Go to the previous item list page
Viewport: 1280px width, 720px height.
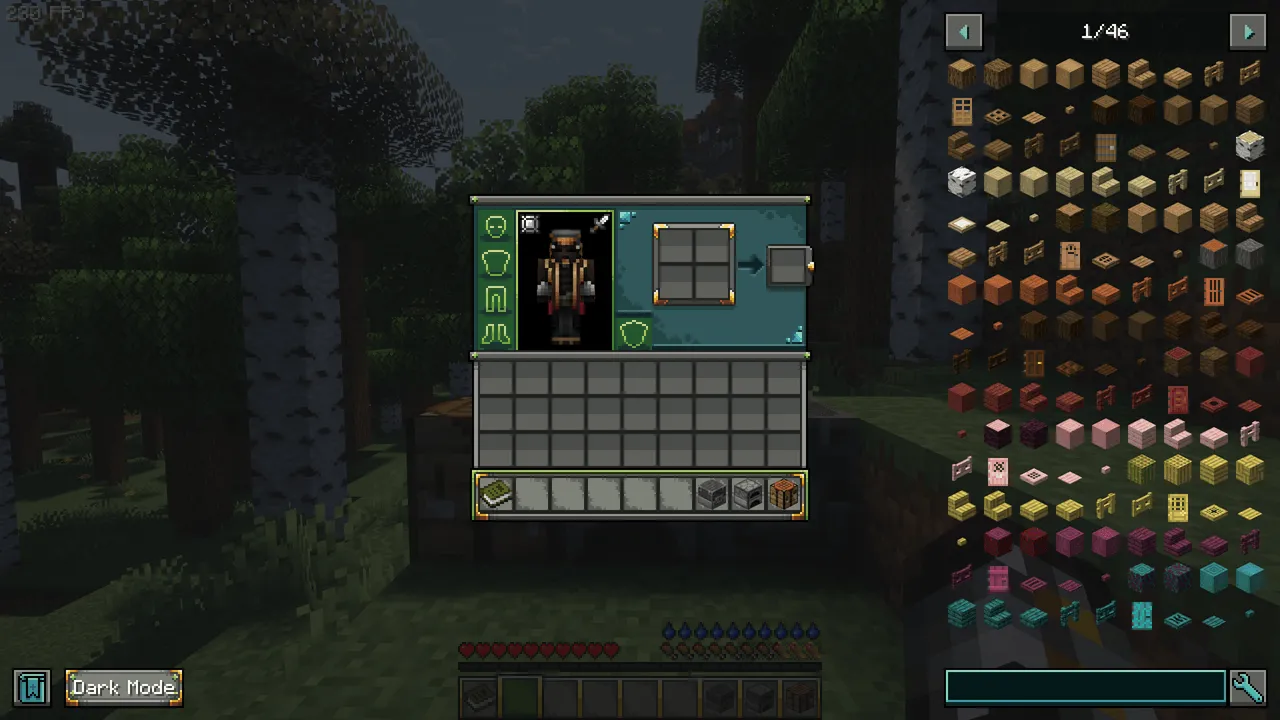point(964,31)
